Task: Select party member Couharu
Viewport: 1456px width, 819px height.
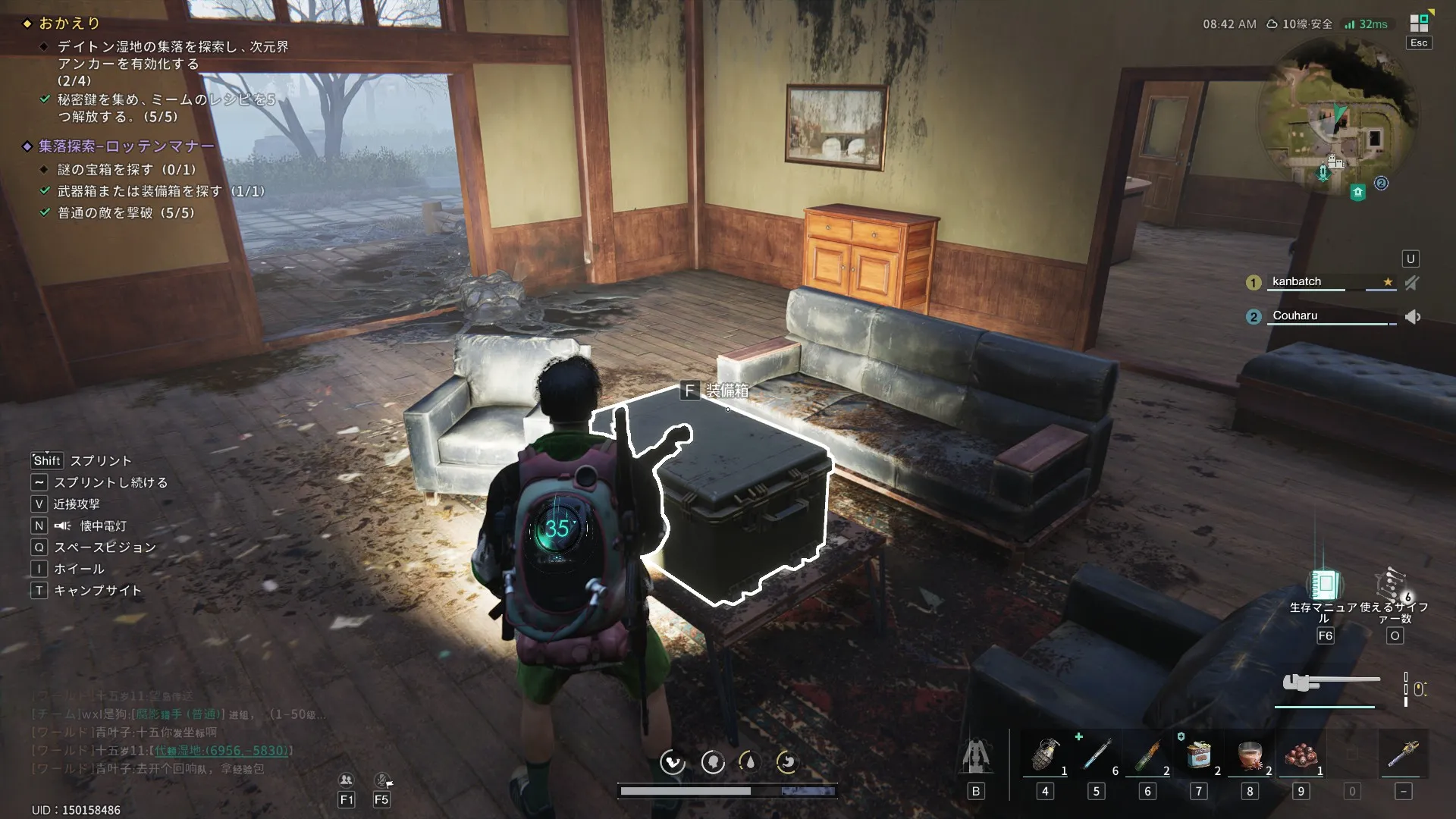Action: [x=1294, y=315]
